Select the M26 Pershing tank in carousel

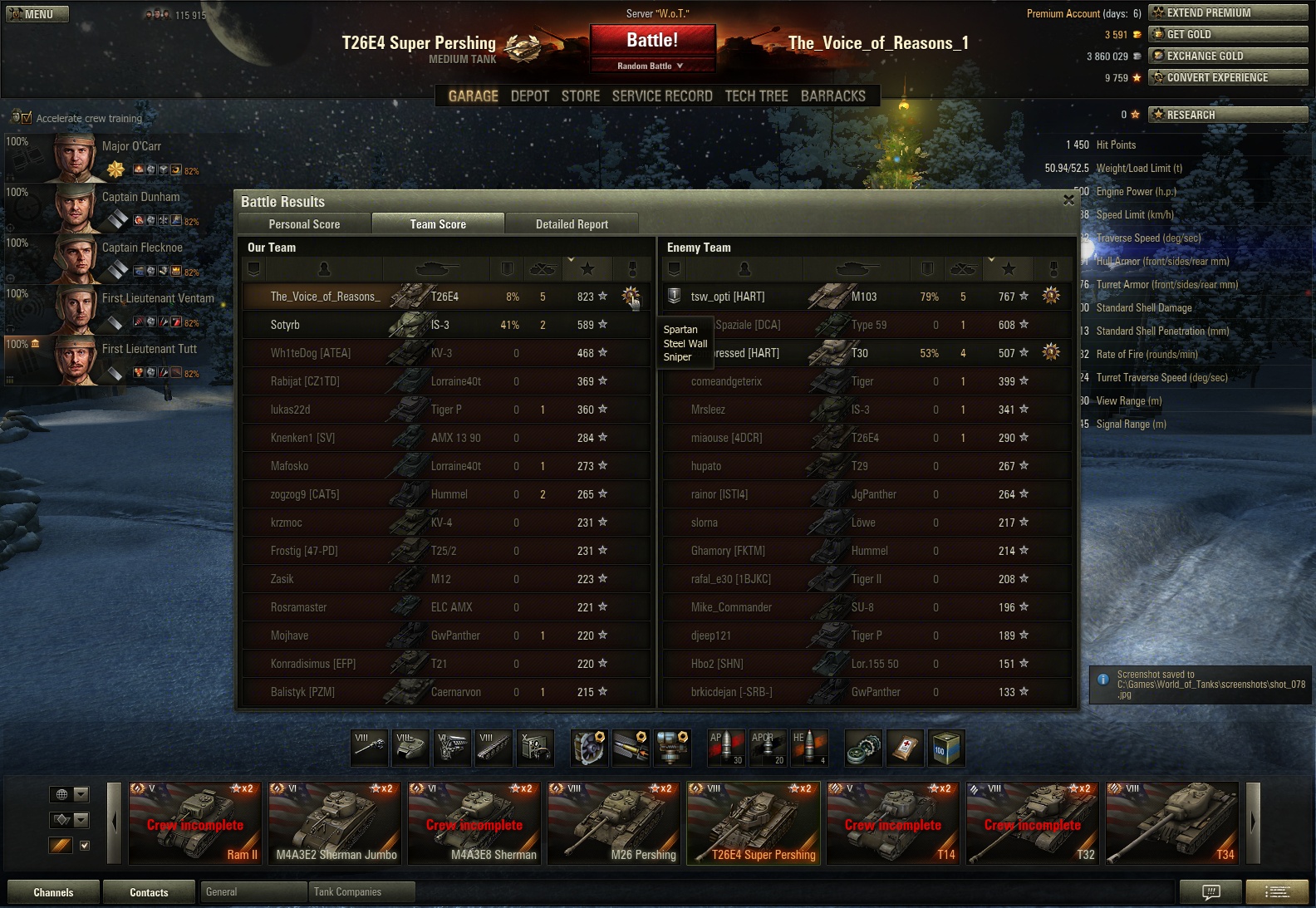616,823
